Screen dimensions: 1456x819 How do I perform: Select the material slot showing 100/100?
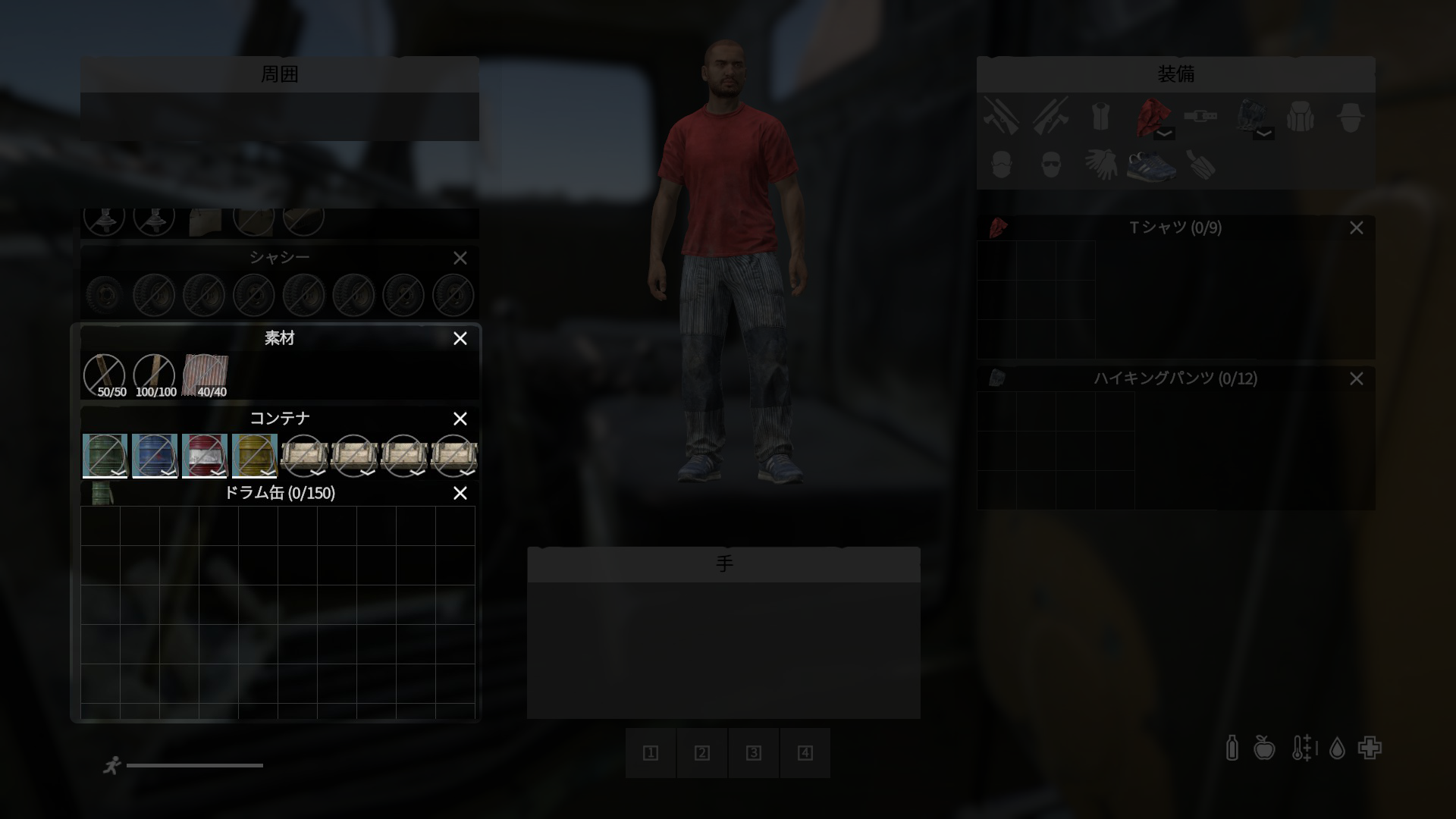click(x=154, y=375)
